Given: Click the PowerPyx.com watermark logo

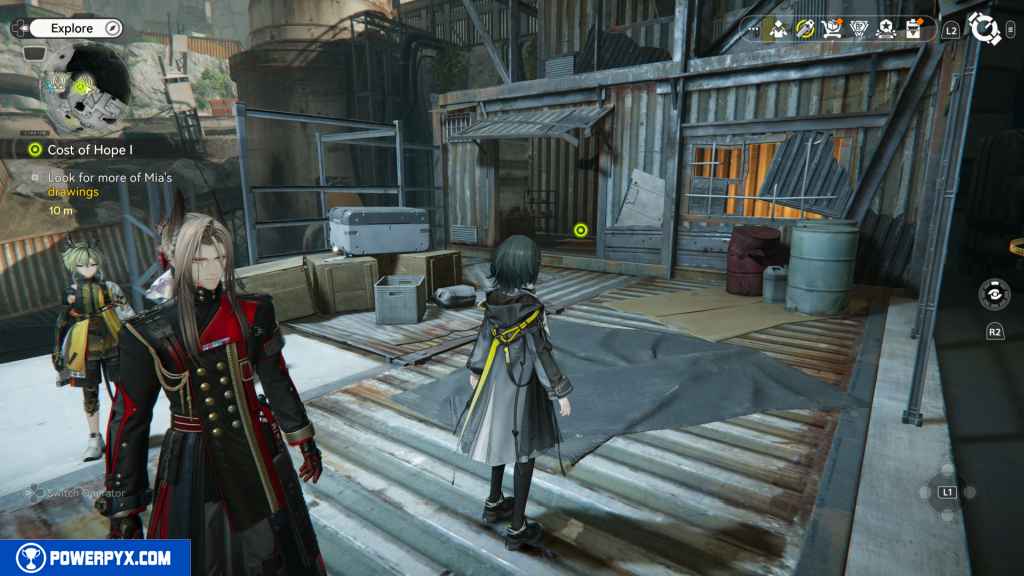Looking at the screenshot, I should coord(95,558).
